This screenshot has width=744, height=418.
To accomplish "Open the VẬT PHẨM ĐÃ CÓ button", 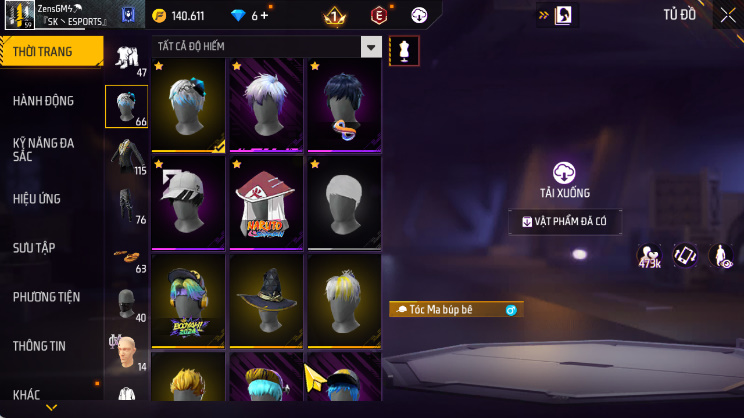I will point(565,221).
